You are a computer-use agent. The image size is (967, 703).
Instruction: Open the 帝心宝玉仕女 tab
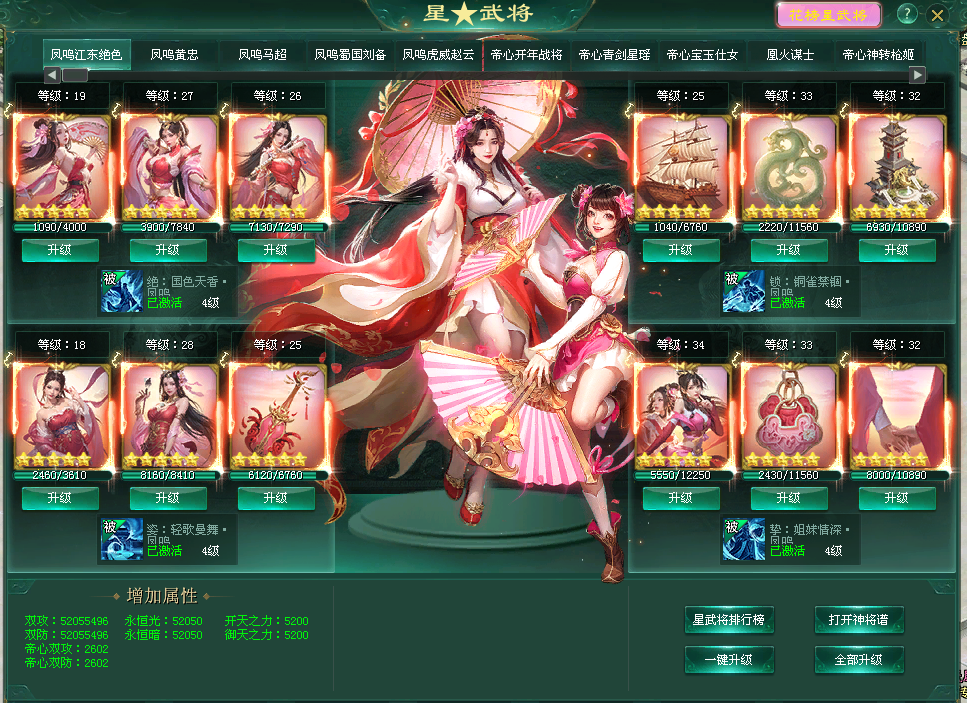tap(702, 55)
